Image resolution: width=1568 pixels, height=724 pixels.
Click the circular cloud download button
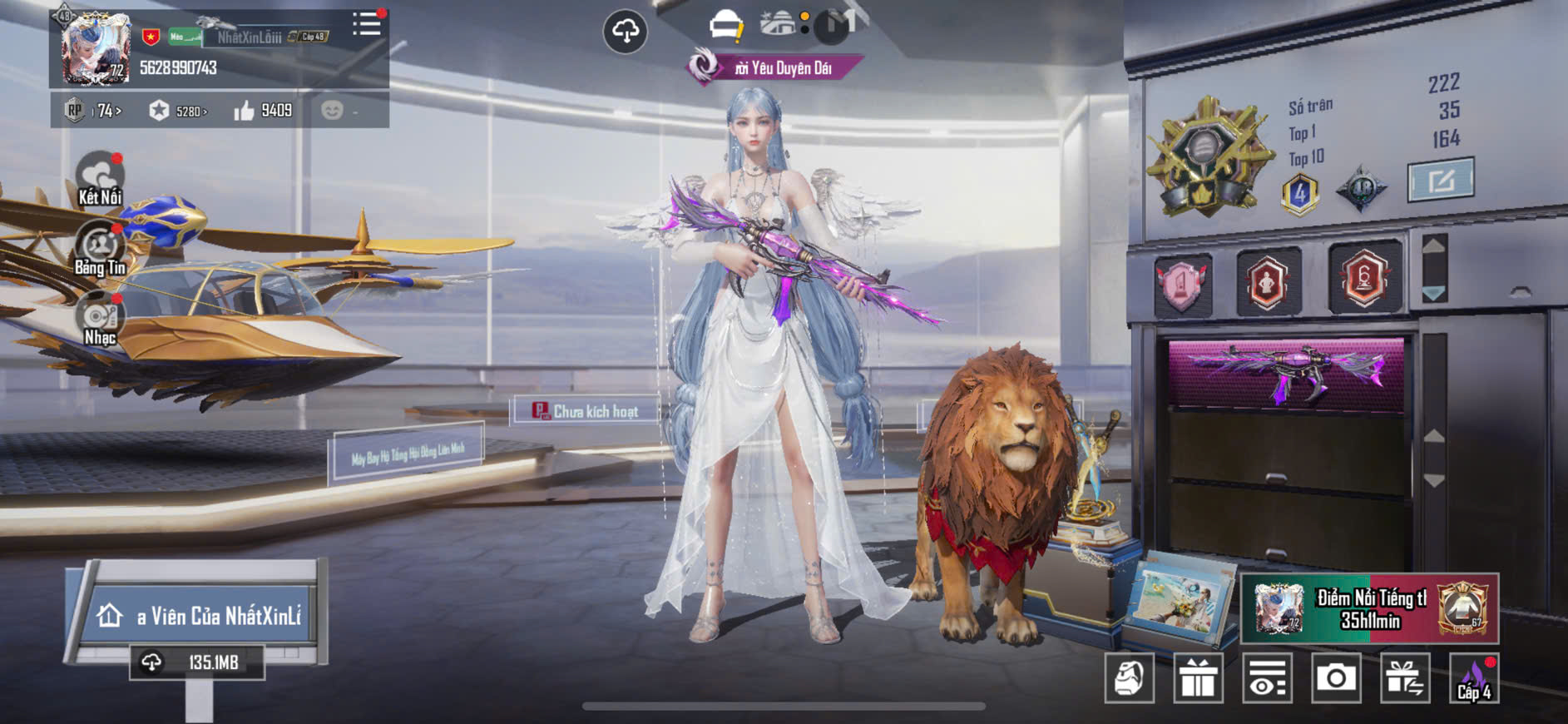coord(625,32)
